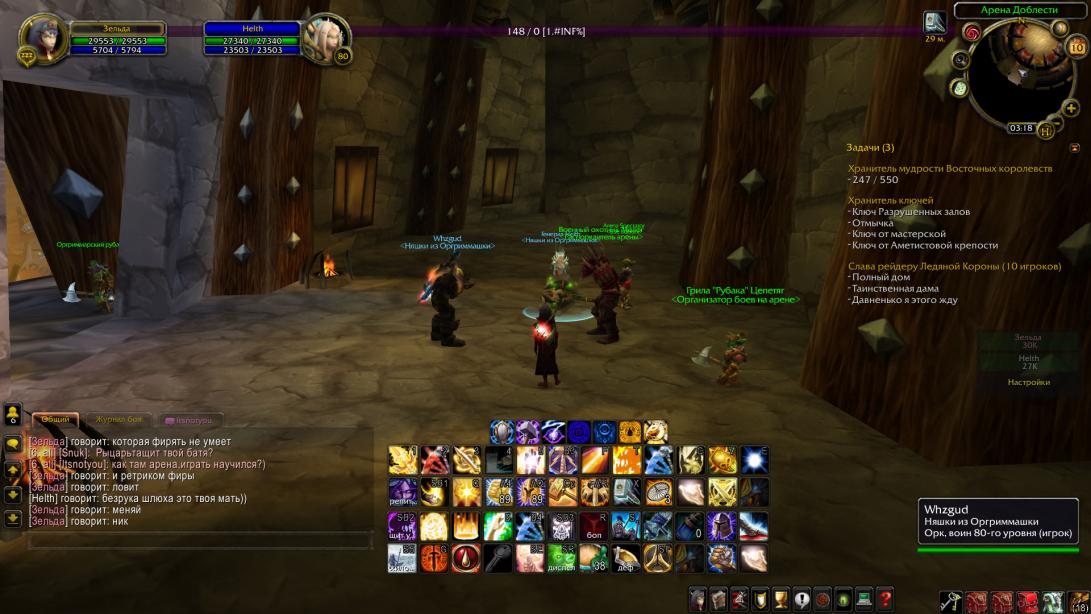Click the Хранитель ключей objective title
This screenshot has height=614, width=1091.
click(890, 200)
